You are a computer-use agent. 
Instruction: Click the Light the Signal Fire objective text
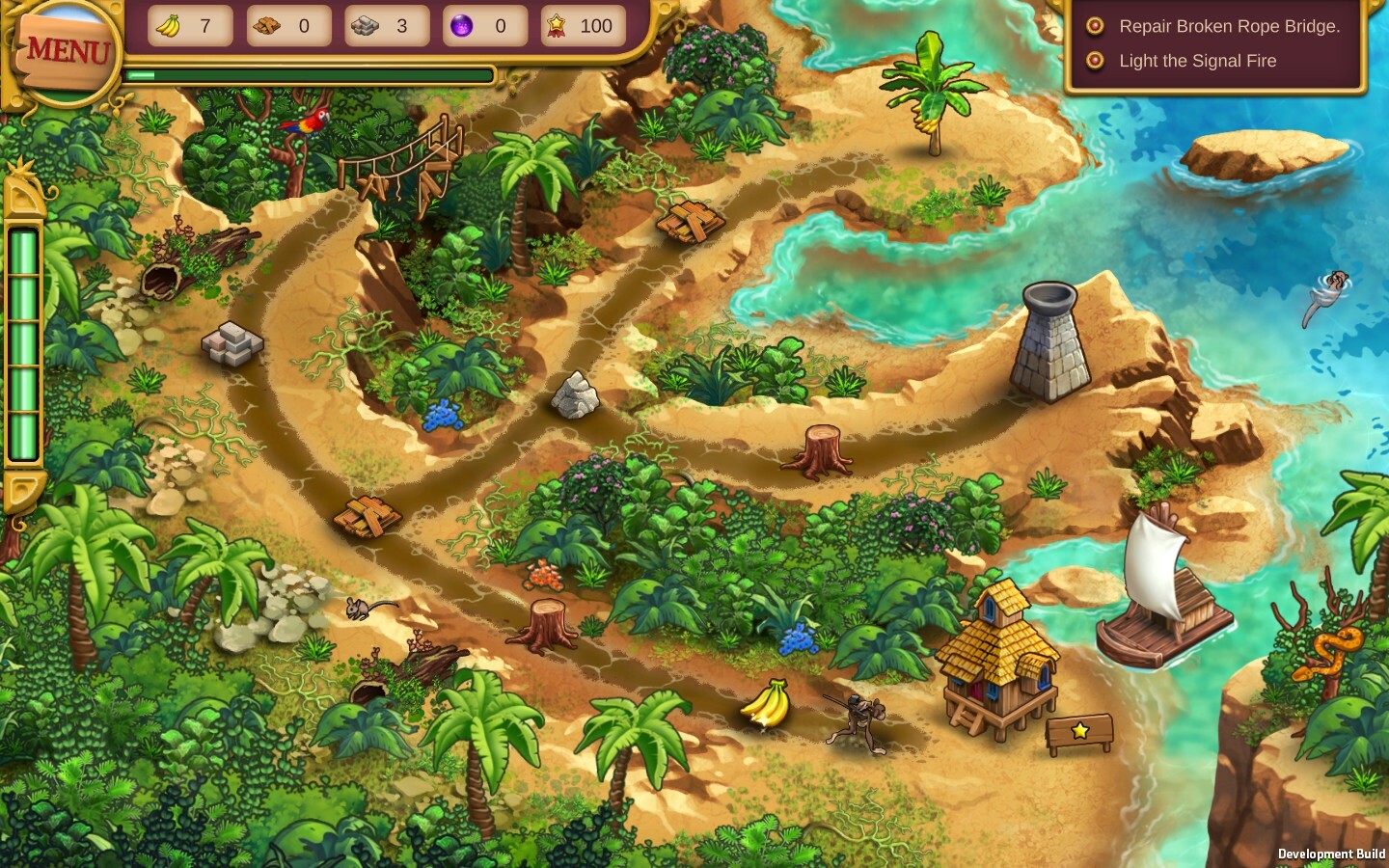1197,61
